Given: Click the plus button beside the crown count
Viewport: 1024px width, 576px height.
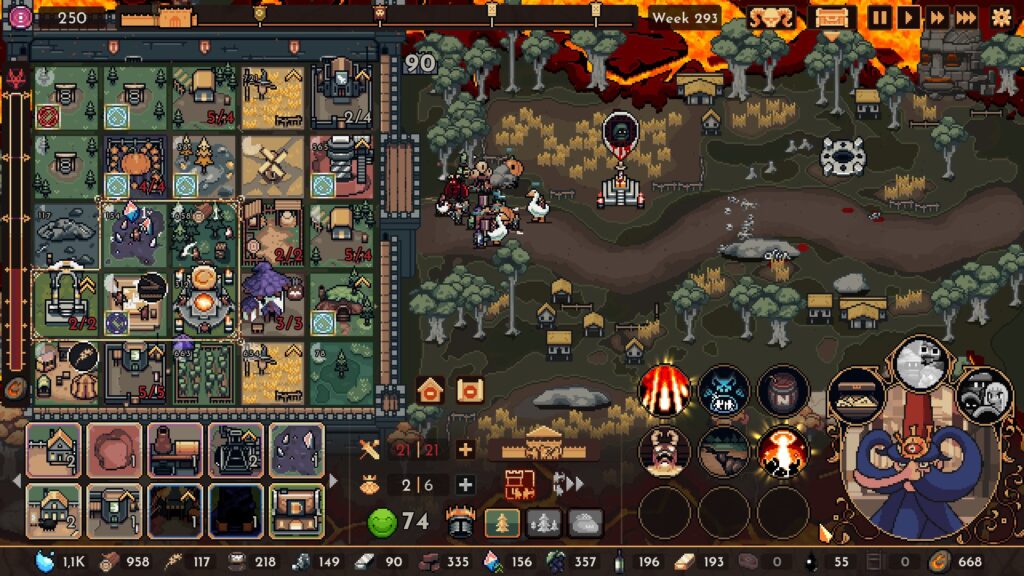Looking at the screenshot, I should point(465,485).
